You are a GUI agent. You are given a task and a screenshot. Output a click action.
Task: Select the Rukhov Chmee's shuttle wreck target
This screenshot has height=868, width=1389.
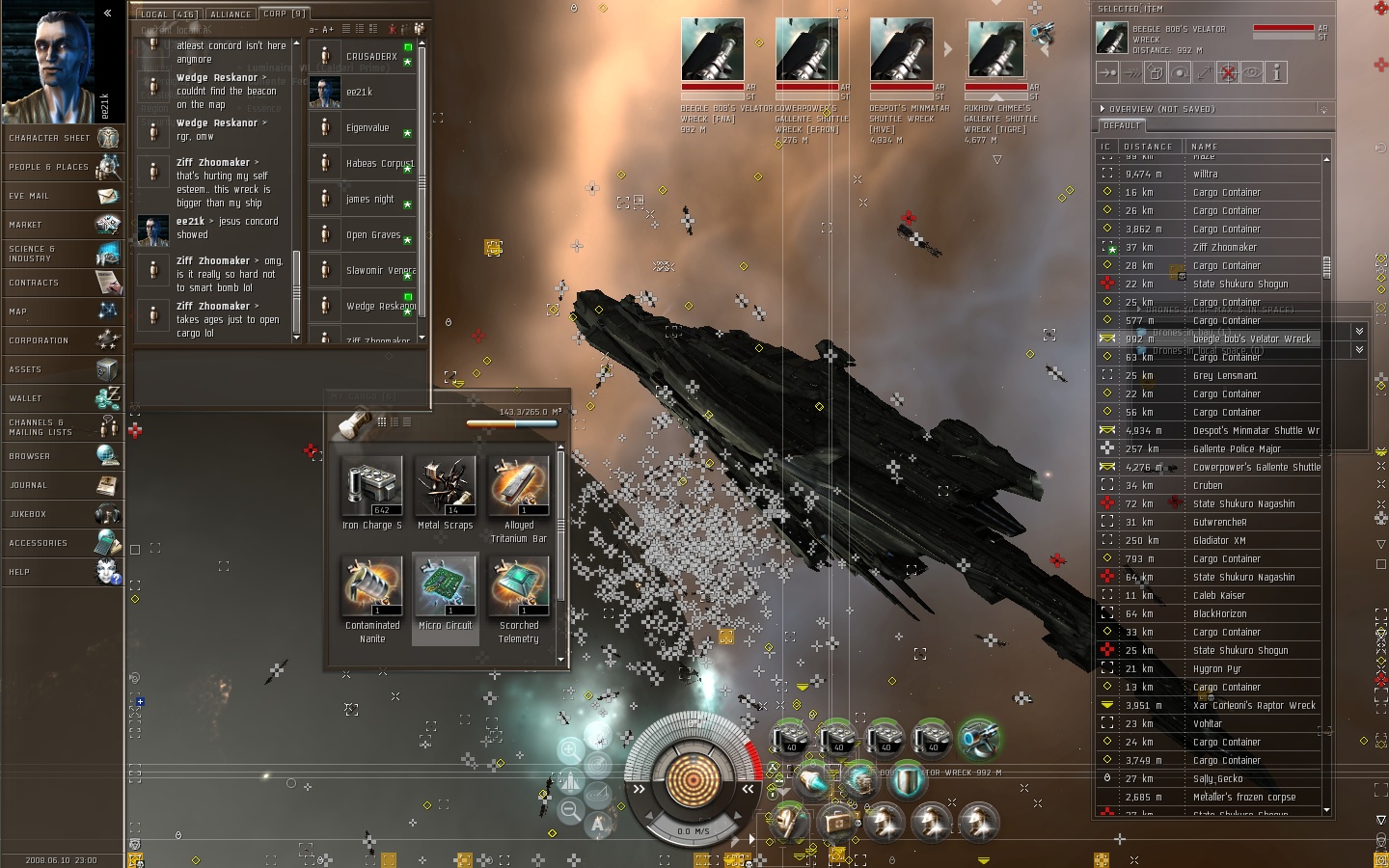[x=995, y=50]
